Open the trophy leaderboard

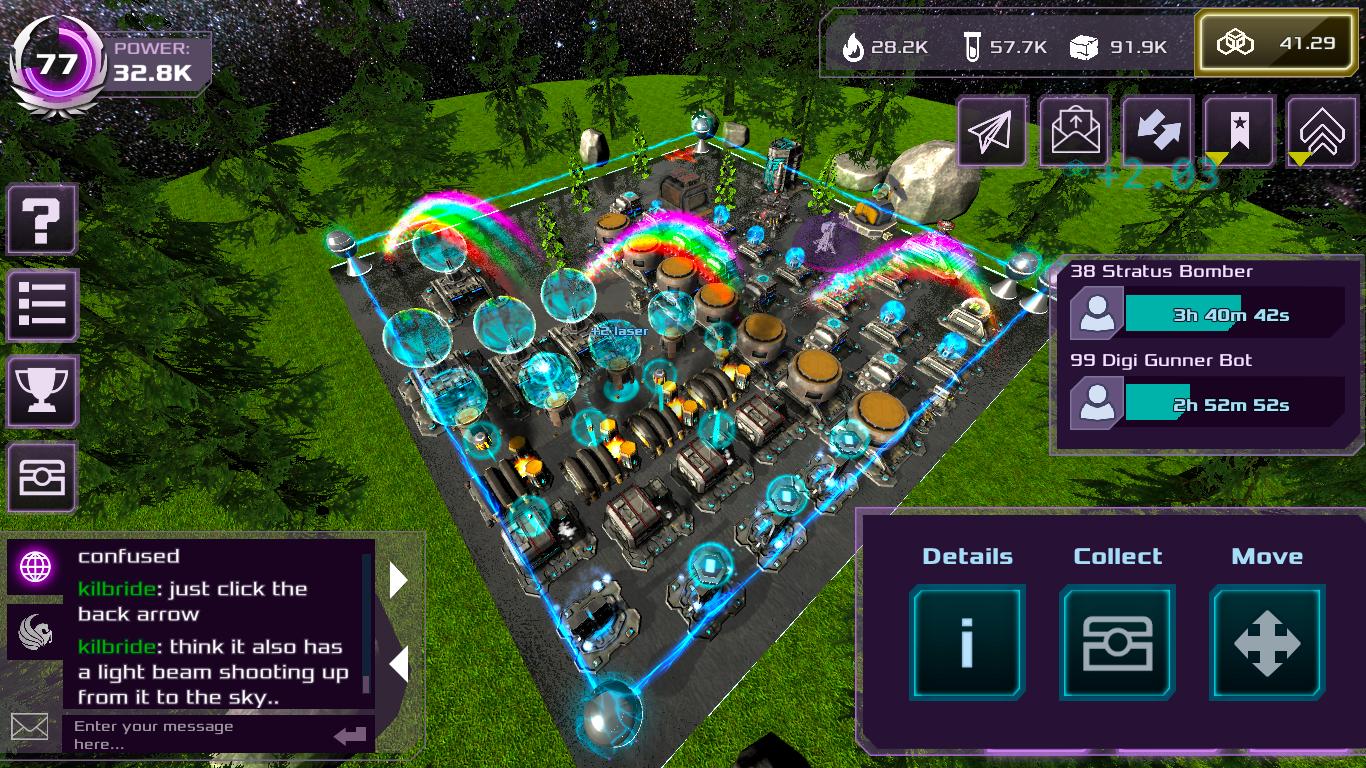click(42, 391)
